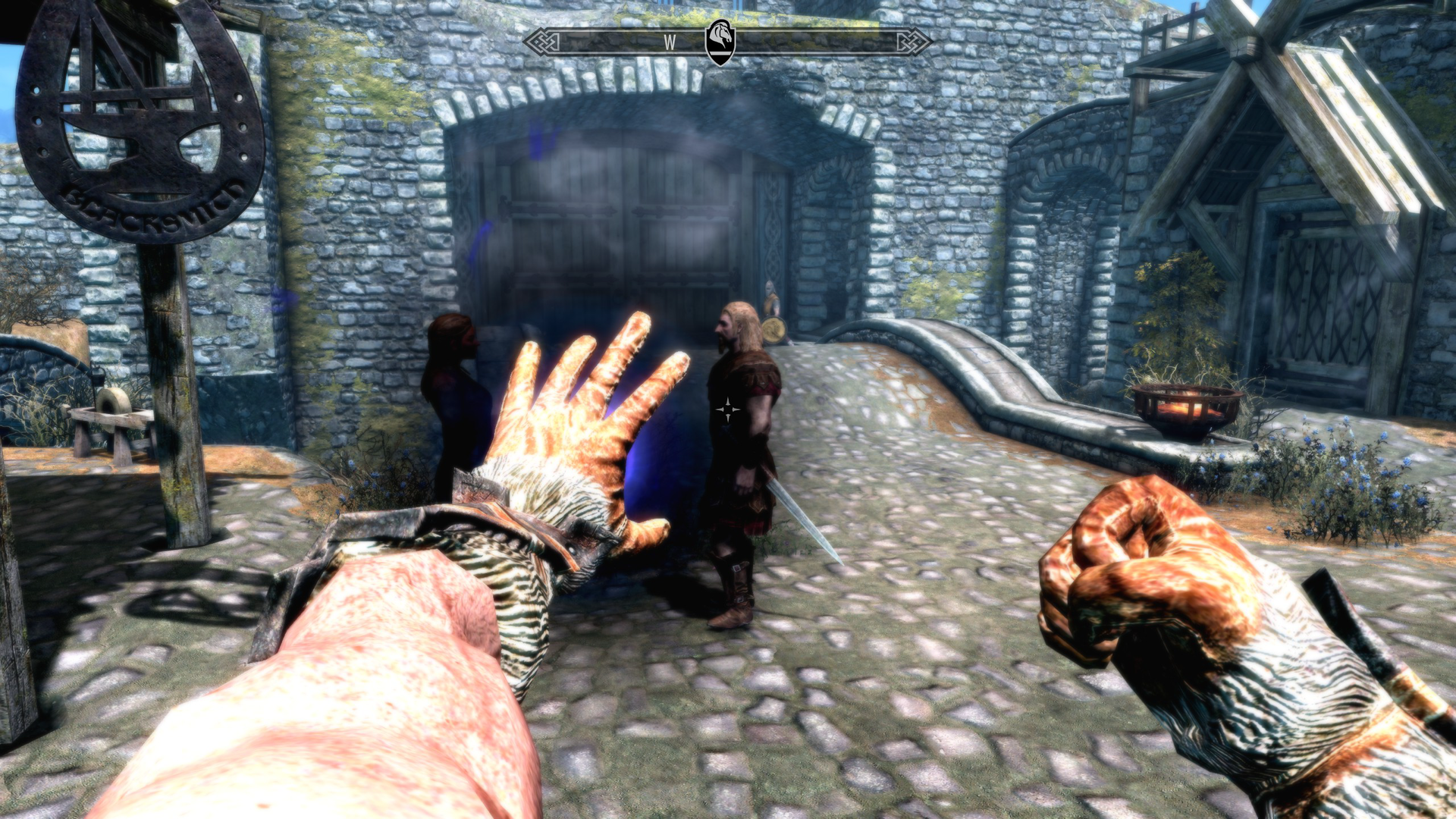Click the crosshair in the screen center
Screen dimensions: 1456x819
click(727, 409)
